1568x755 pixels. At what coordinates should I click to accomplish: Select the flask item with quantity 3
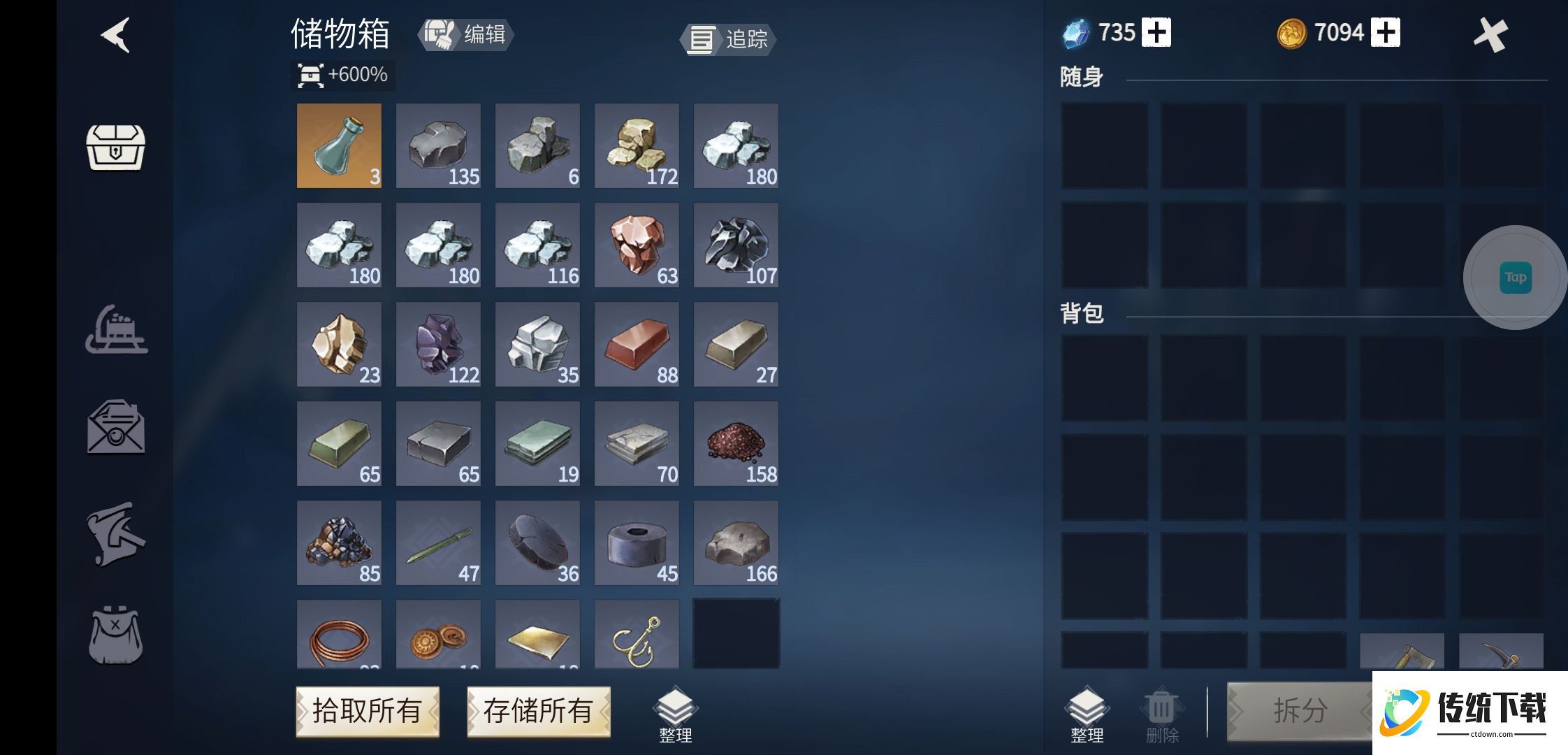pyautogui.click(x=339, y=145)
